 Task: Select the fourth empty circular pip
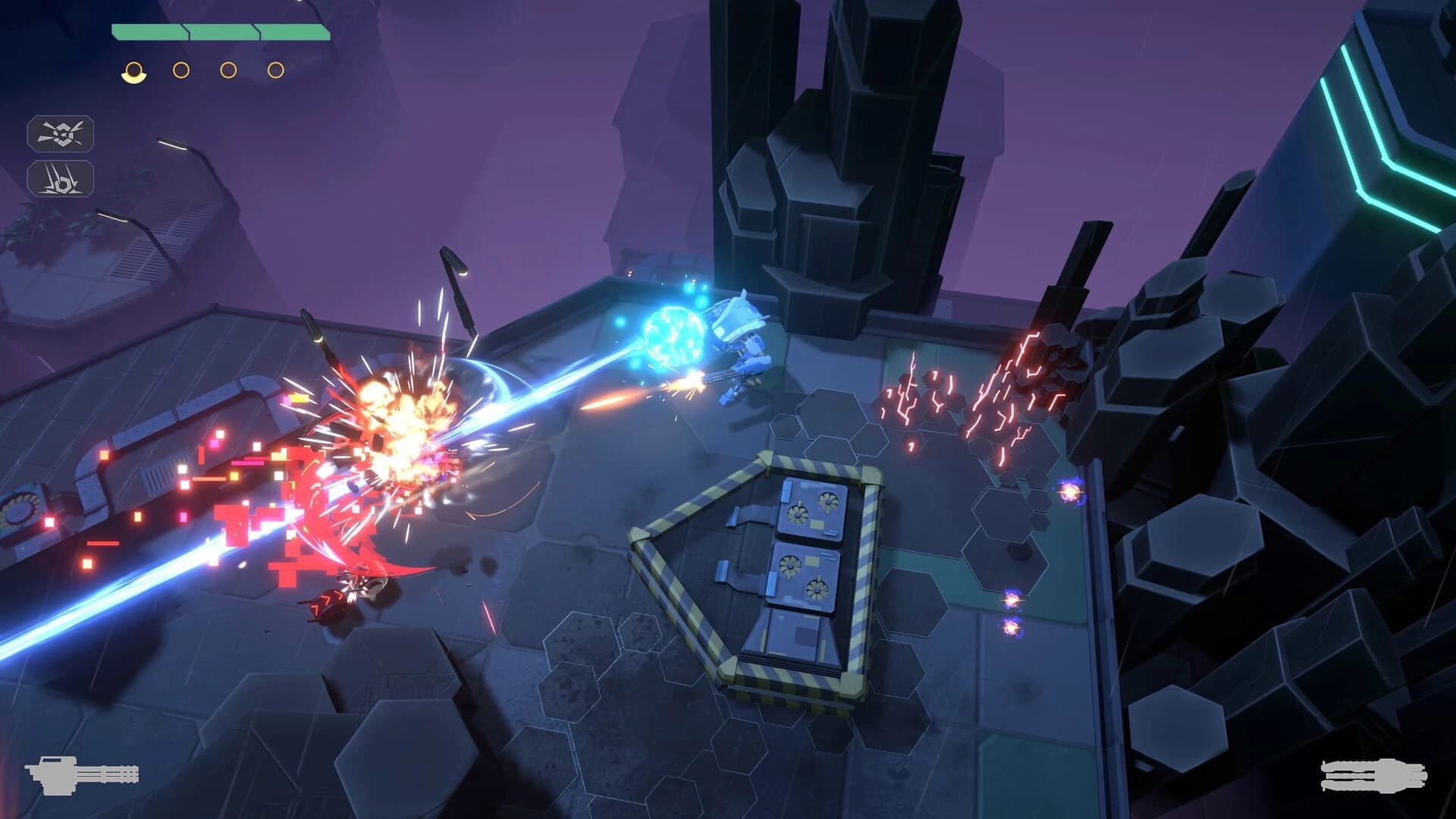[x=274, y=71]
